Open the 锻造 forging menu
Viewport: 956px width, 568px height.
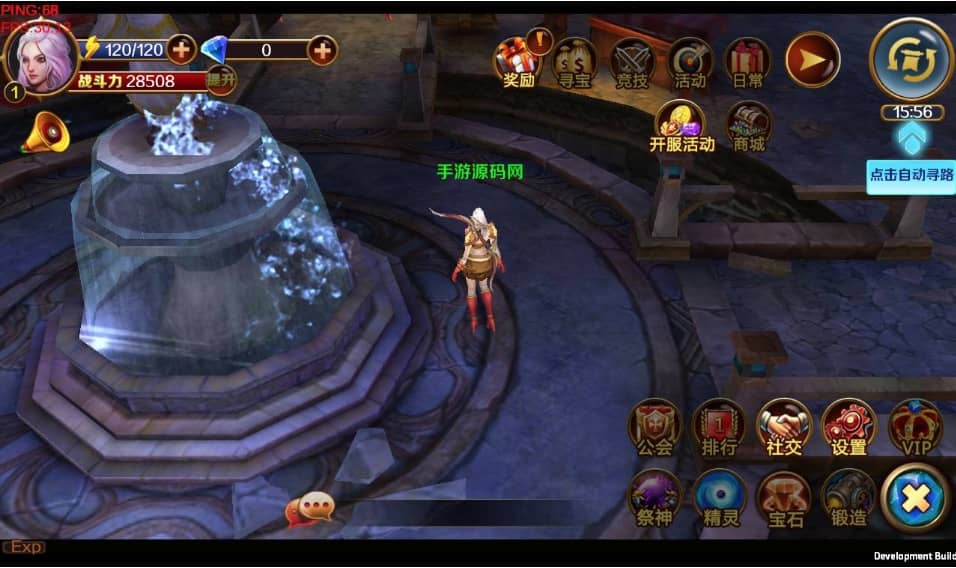849,499
